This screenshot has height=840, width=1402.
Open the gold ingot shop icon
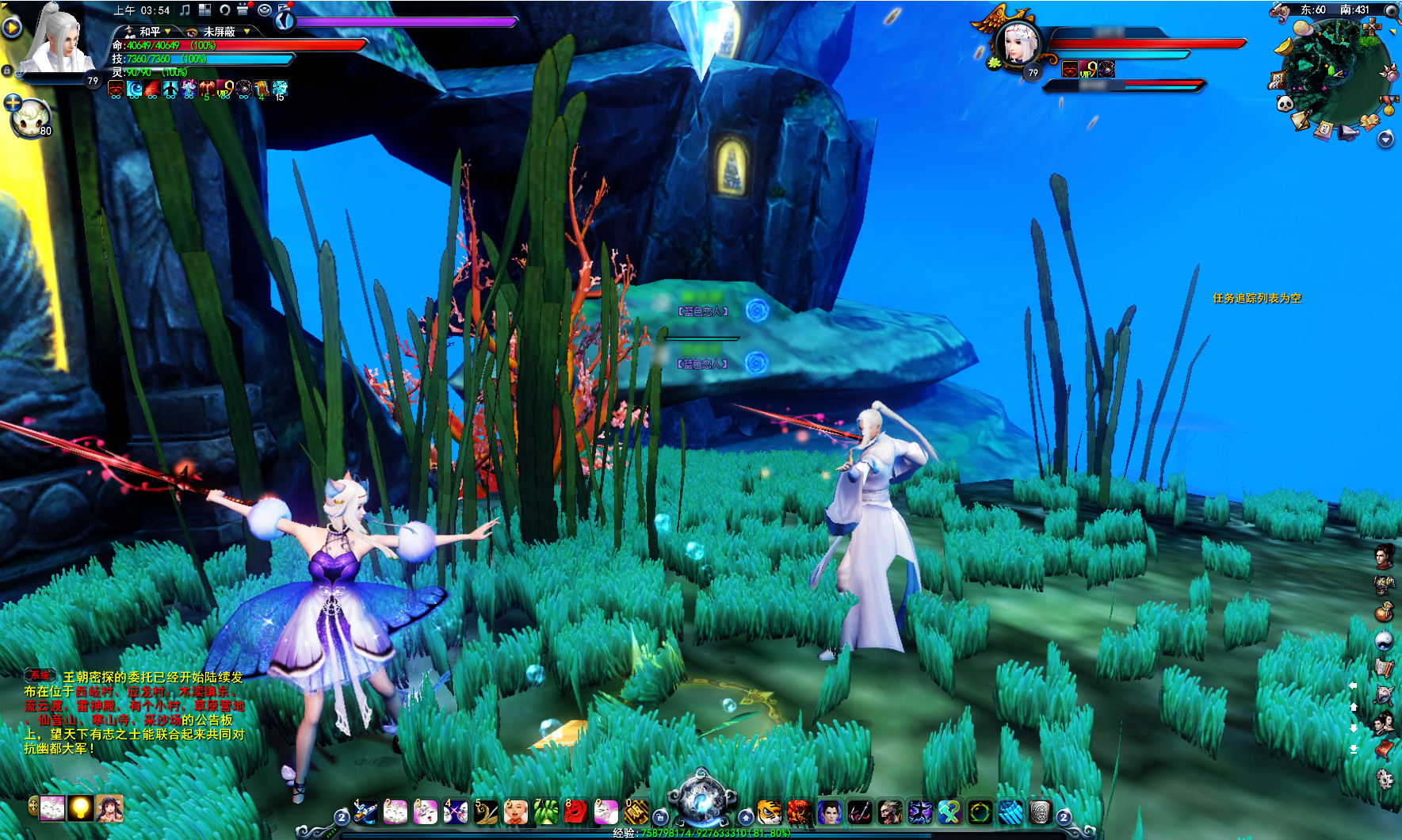coord(1284,47)
